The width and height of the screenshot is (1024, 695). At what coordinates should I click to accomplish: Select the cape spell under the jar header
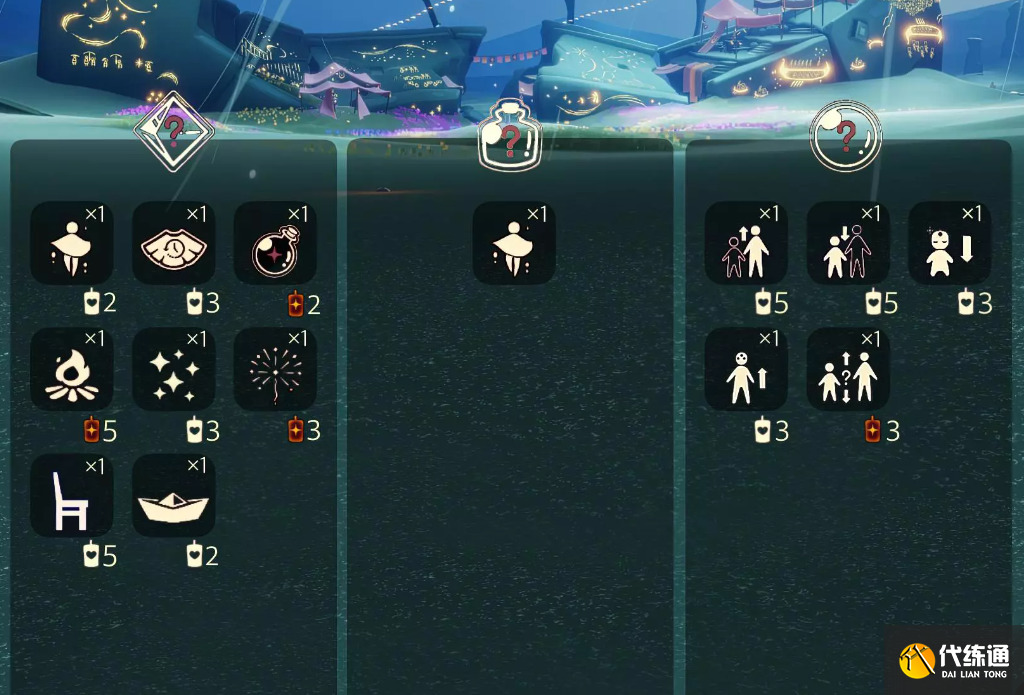[x=513, y=243]
